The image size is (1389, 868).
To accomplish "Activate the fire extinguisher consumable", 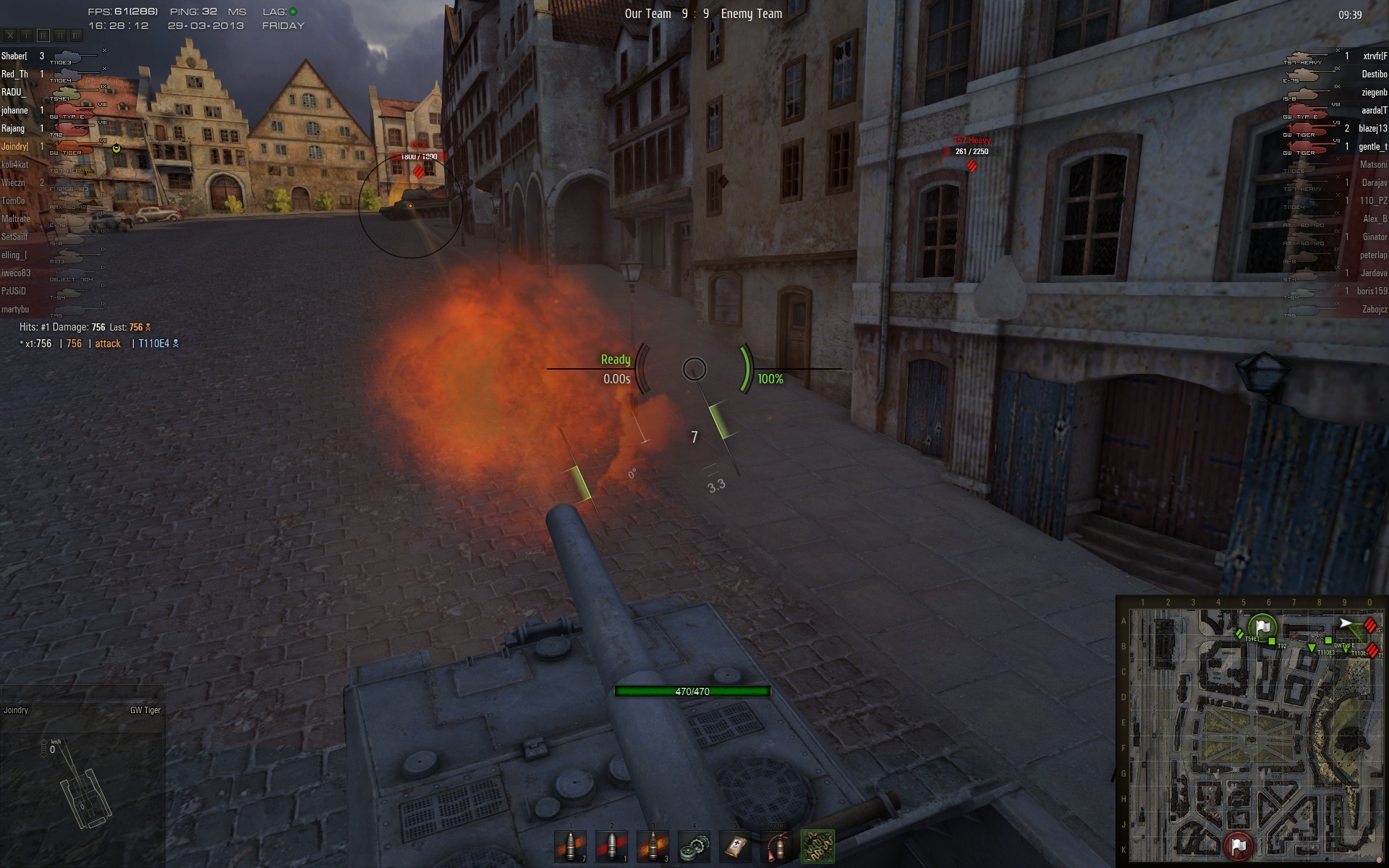I will click(776, 846).
